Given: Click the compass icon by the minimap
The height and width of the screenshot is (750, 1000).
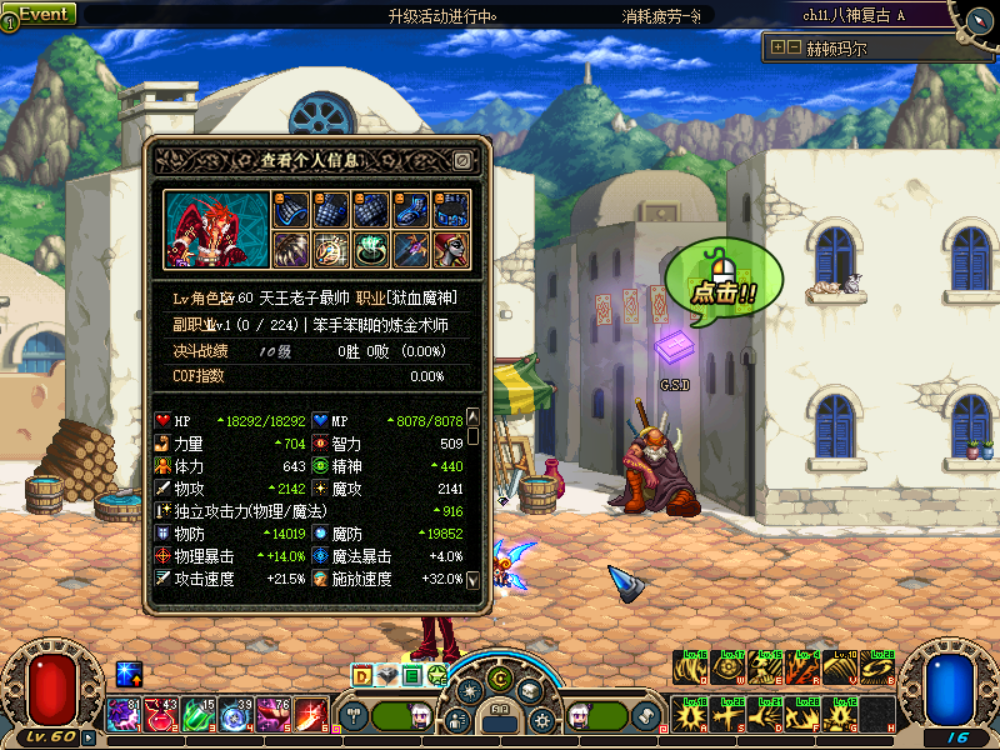Looking at the screenshot, I should 980,16.
